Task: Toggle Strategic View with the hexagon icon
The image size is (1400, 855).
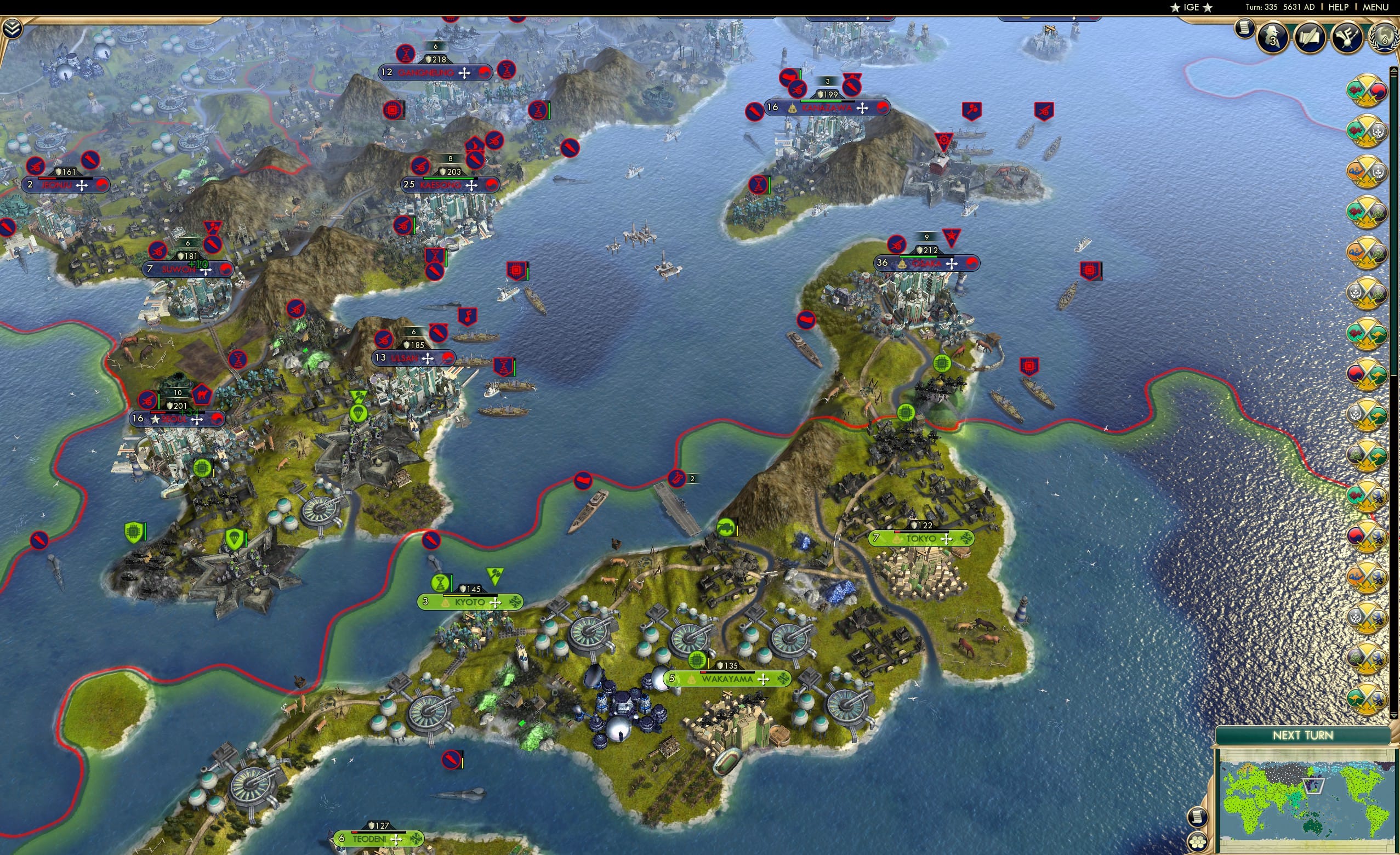Action: (x=1198, y=842)
